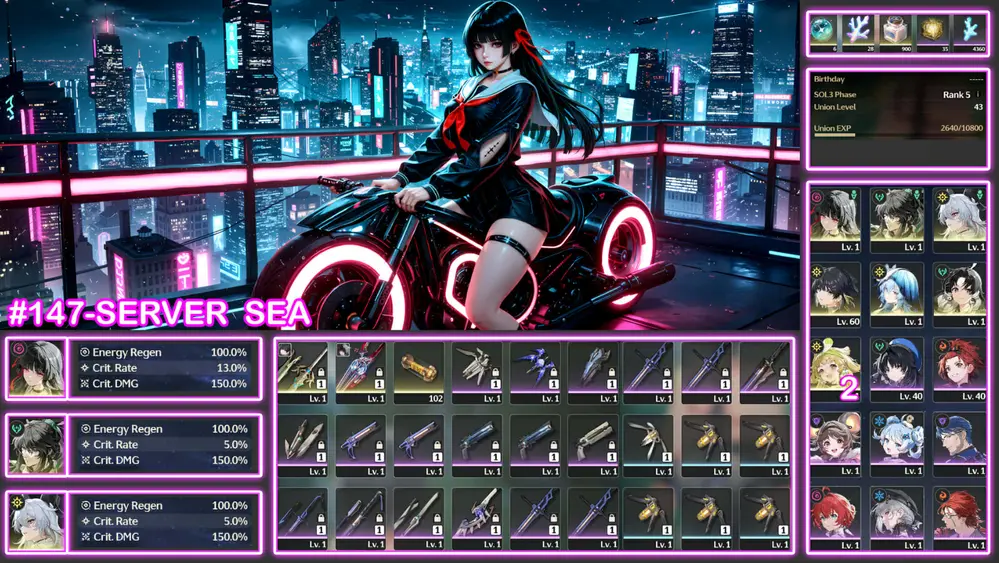Click the resource icon showing 900

[897, 30]
